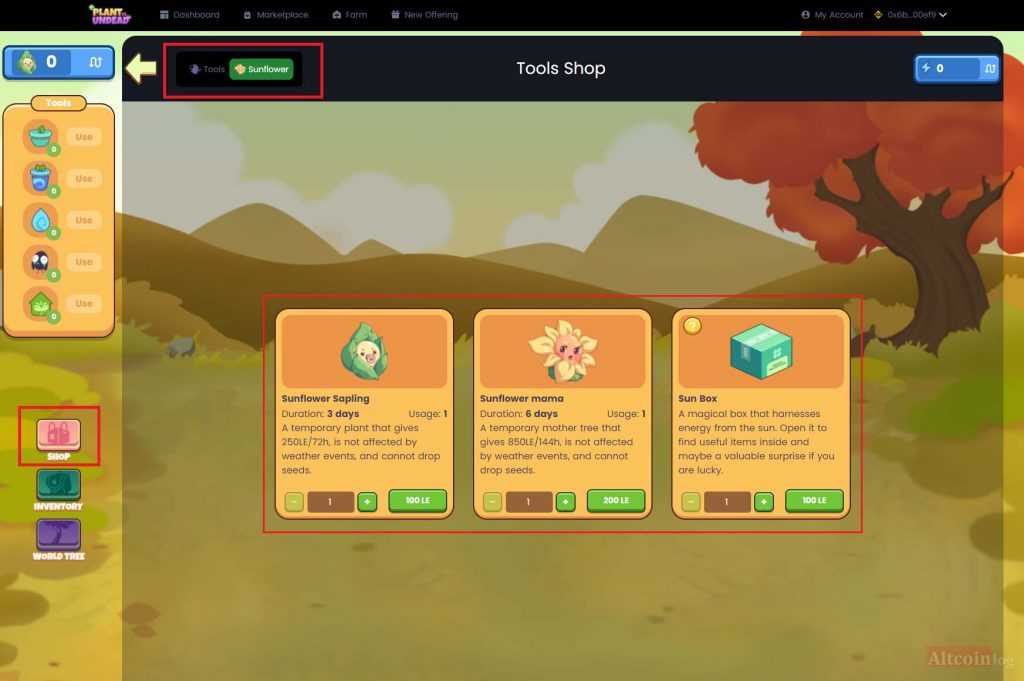Go to the Marketplace
Image resolution: width=1024 pixels, height=681 pixels.
click(276, 15)
